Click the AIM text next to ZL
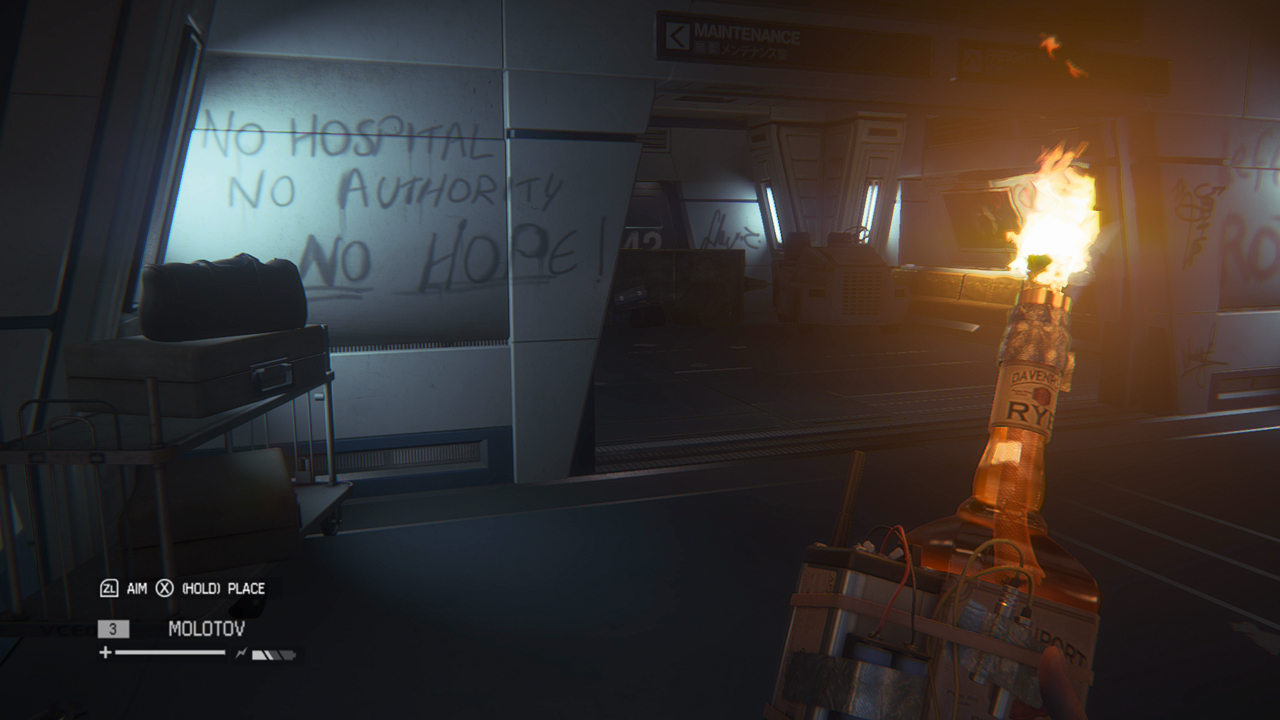Image resolution: width=1280 pixels, height=720 pixels. 137,588
